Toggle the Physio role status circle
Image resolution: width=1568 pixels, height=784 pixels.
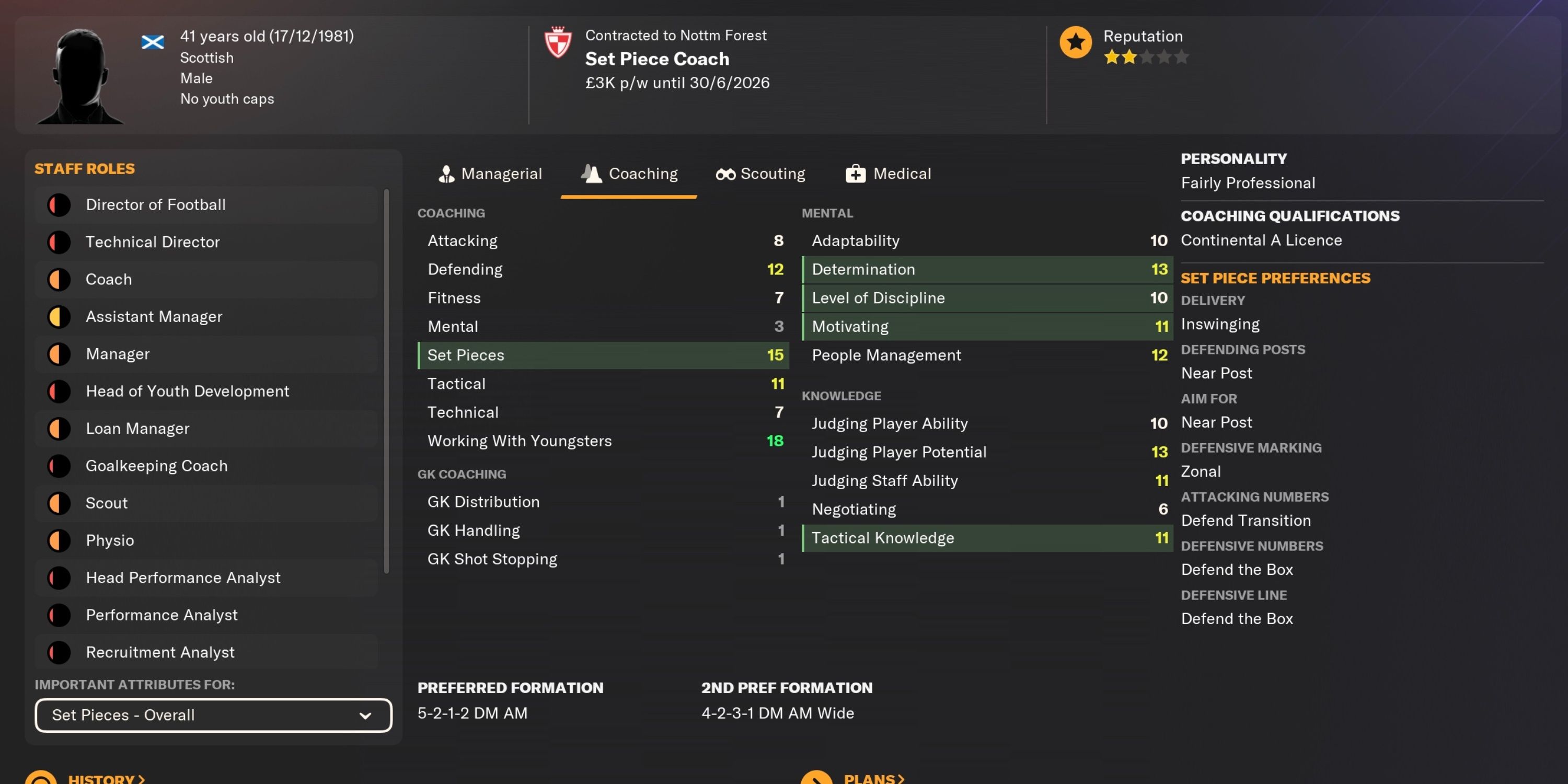(59, 540)
